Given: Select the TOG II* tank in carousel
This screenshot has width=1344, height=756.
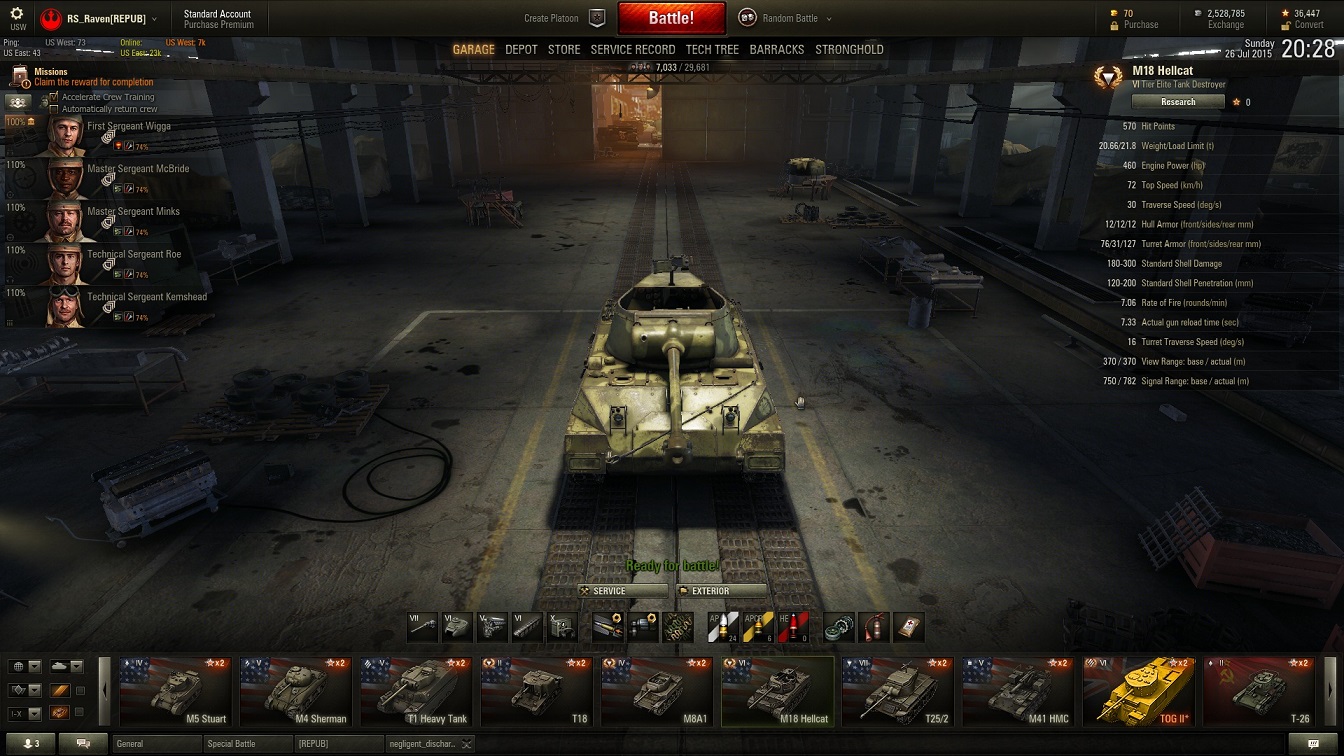Looking at the screenshot, I should click(x=1139, y=691).
